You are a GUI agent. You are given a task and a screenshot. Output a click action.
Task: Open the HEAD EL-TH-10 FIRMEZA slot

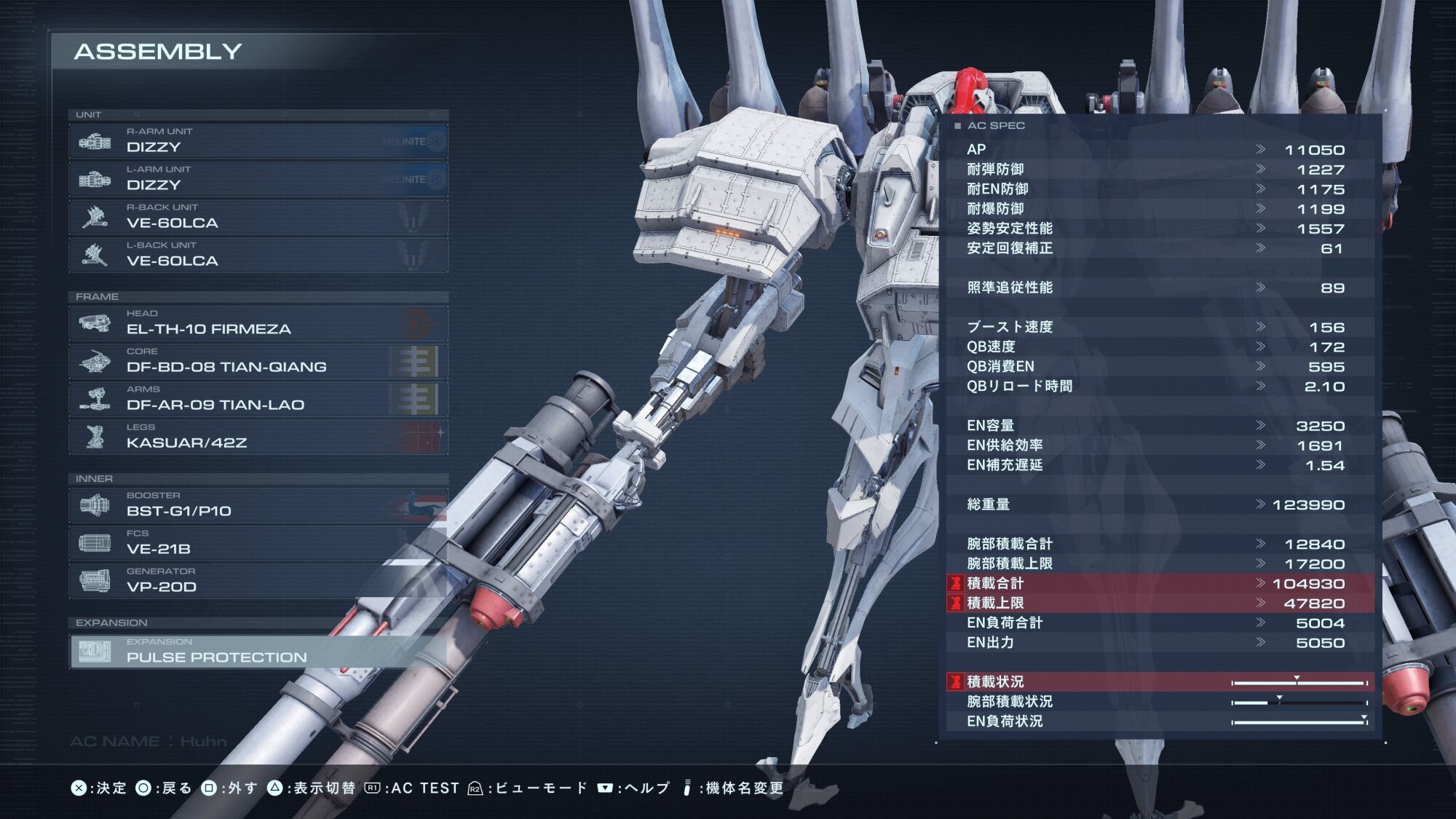point(258,323)
